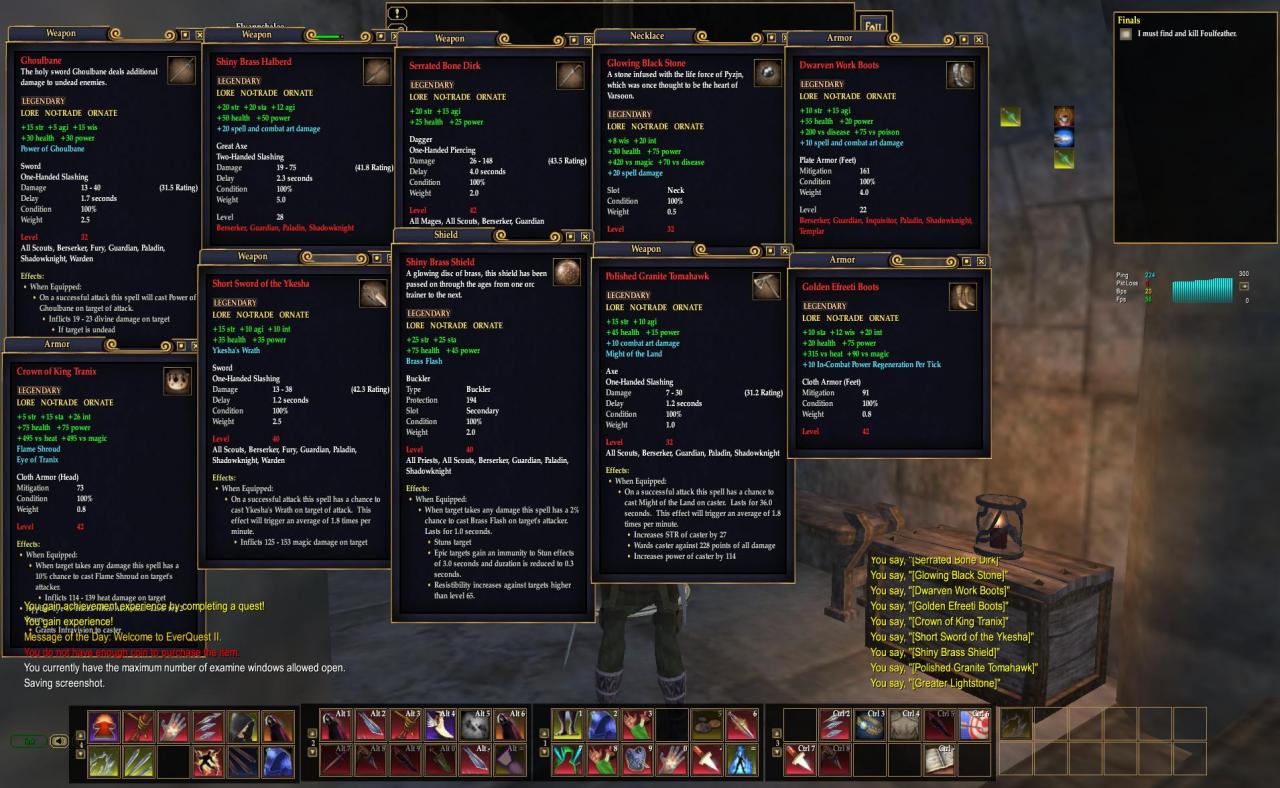
Task: Close the Dwarven Work Boots window
Action: (976, 39)
